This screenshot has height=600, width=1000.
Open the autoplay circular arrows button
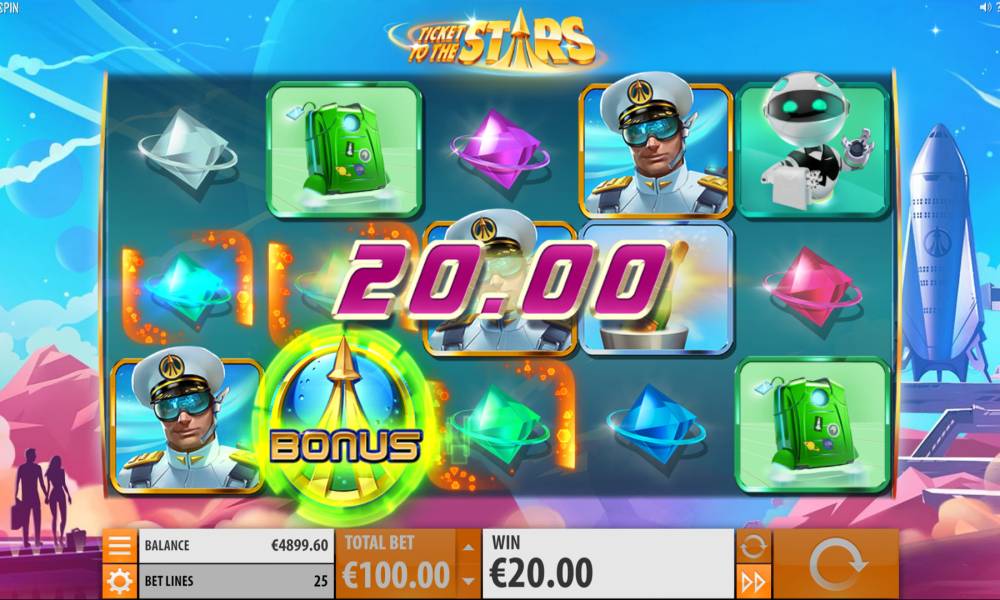click(x=753, y=546)
